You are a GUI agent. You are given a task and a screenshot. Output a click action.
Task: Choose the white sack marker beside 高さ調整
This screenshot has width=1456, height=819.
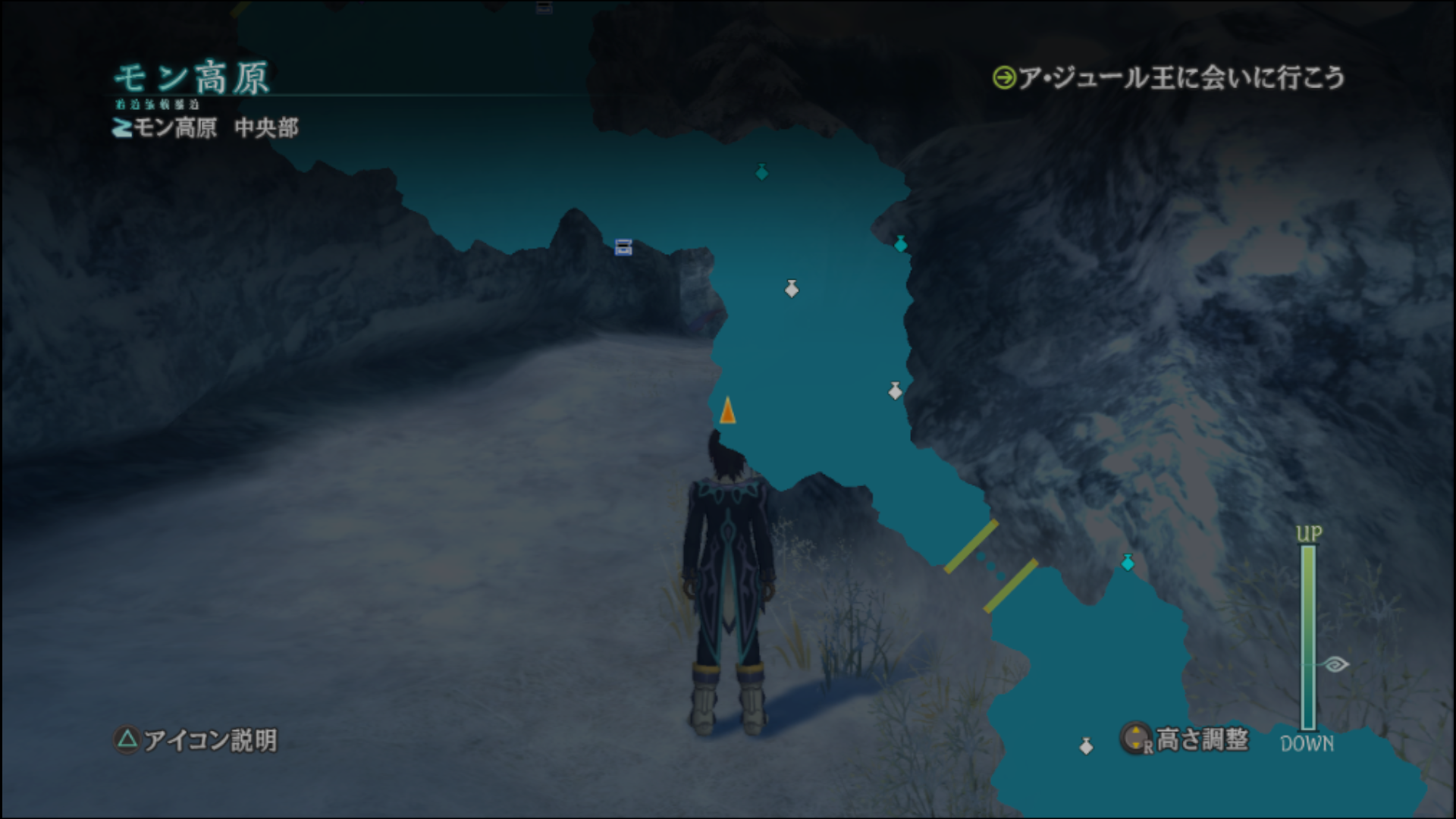(x=1087, y=746)
